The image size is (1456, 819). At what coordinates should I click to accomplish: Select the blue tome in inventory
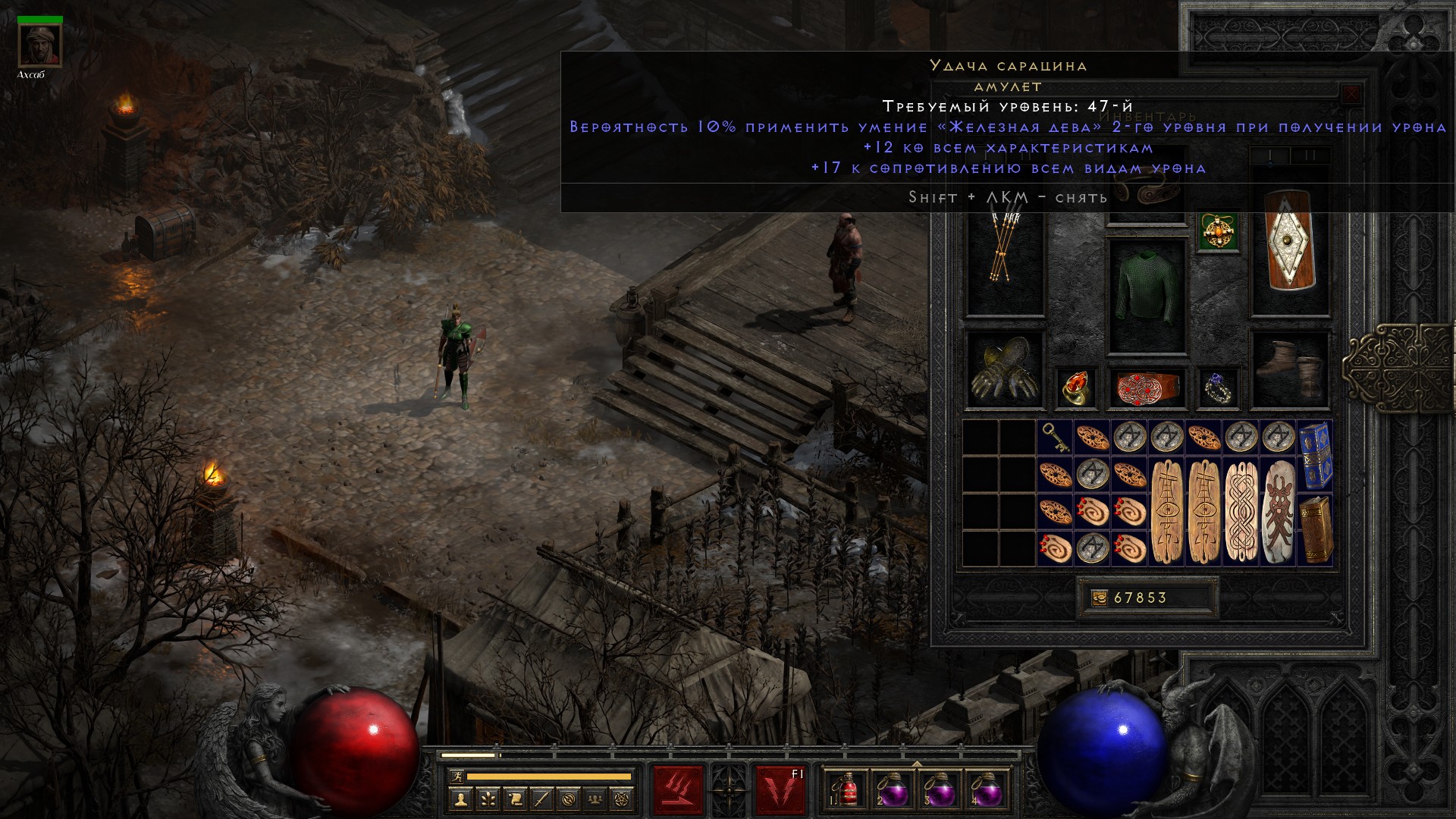(1315, 456)
